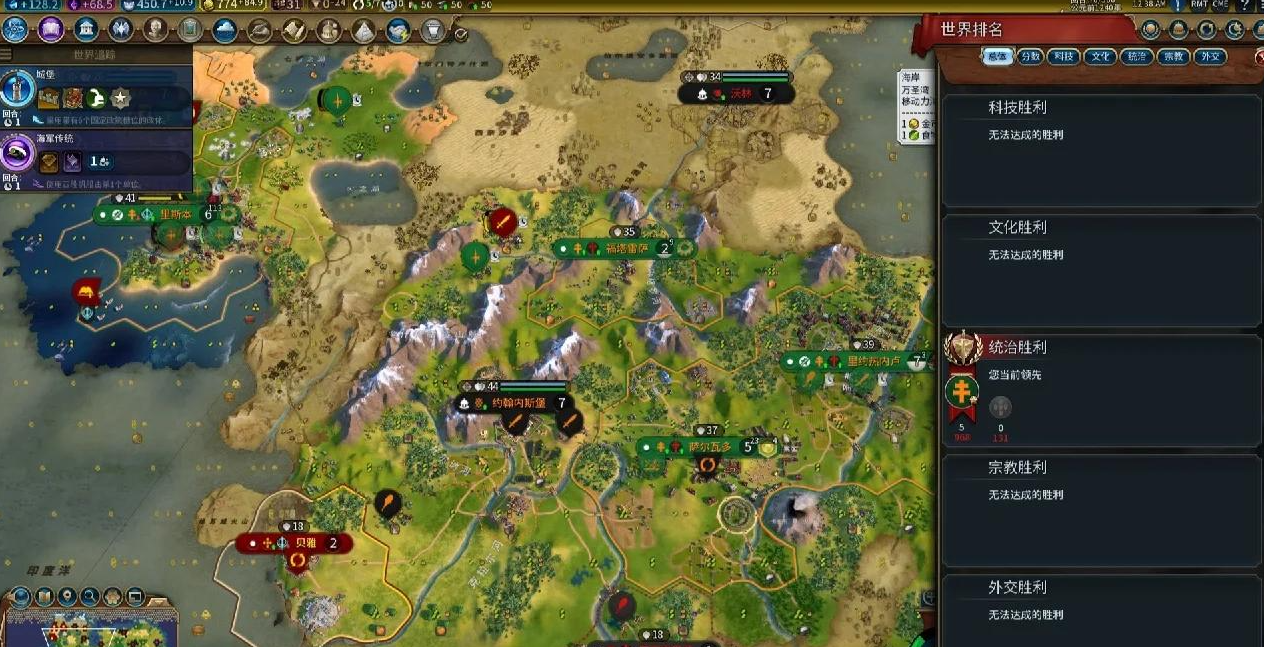Open the government building icon
1264x647 pixels.
[x=86, y=29]
